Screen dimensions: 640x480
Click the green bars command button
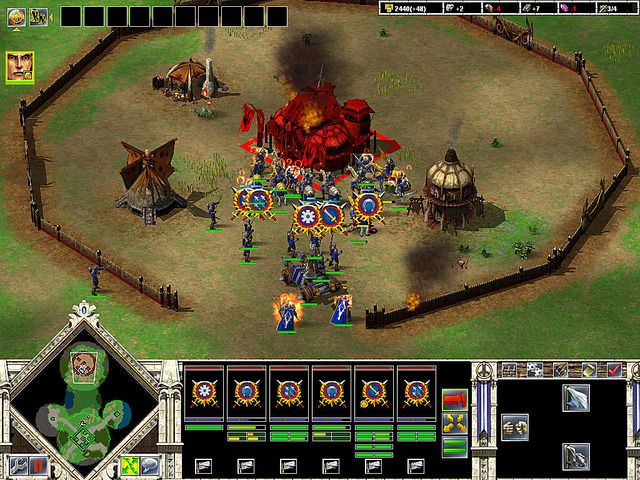(454, 447)
